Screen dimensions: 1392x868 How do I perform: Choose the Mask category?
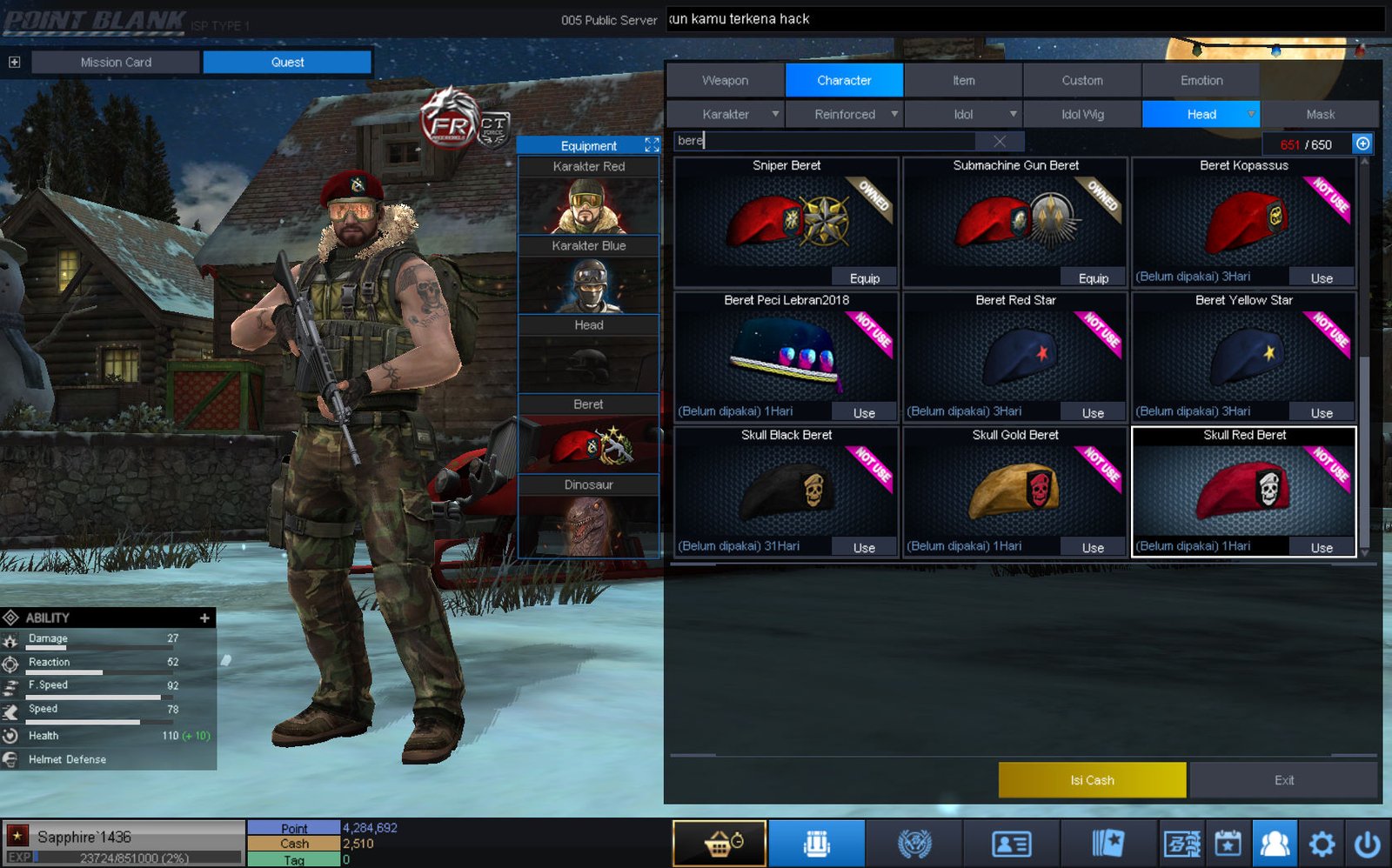1320,114
